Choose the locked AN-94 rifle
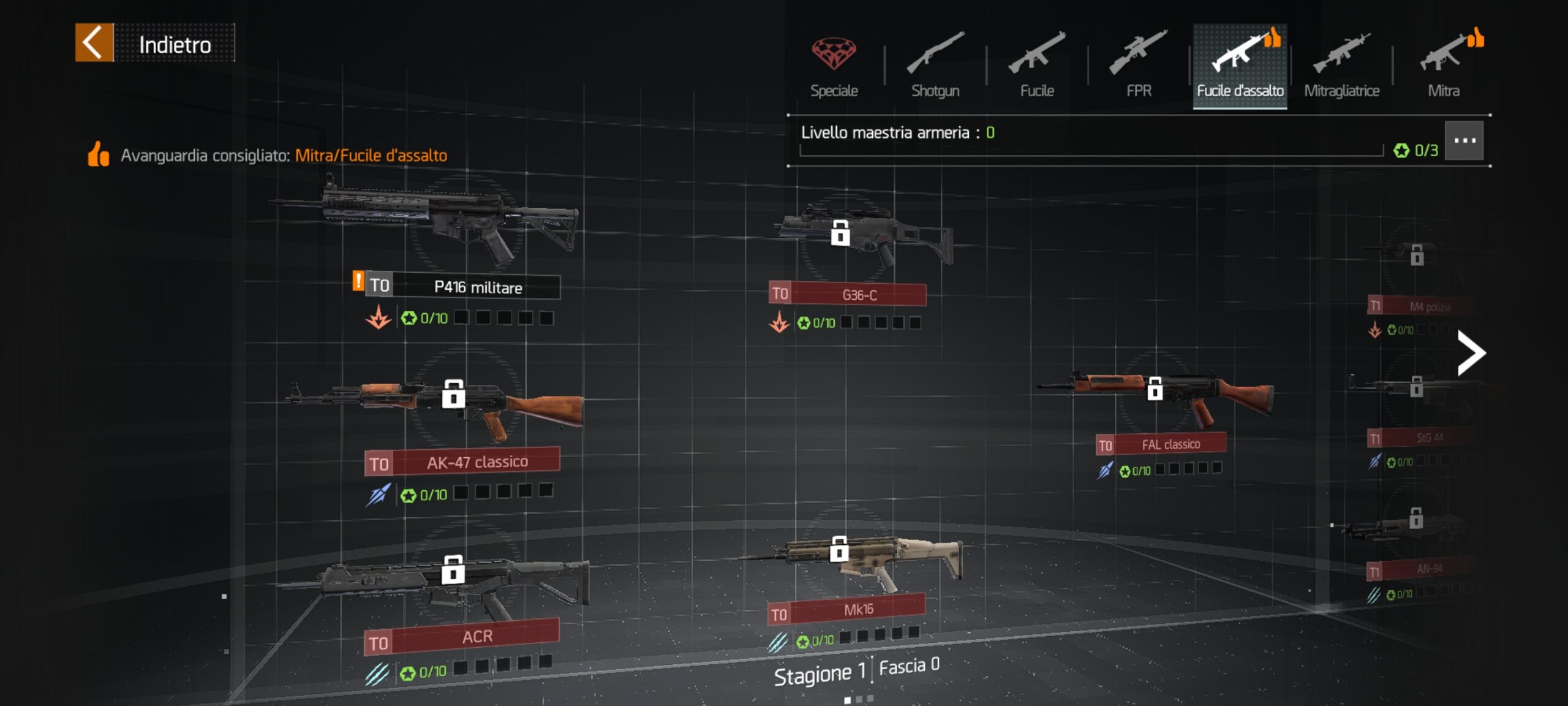Screen dimensions: 1568x706 click(1415, 527)
